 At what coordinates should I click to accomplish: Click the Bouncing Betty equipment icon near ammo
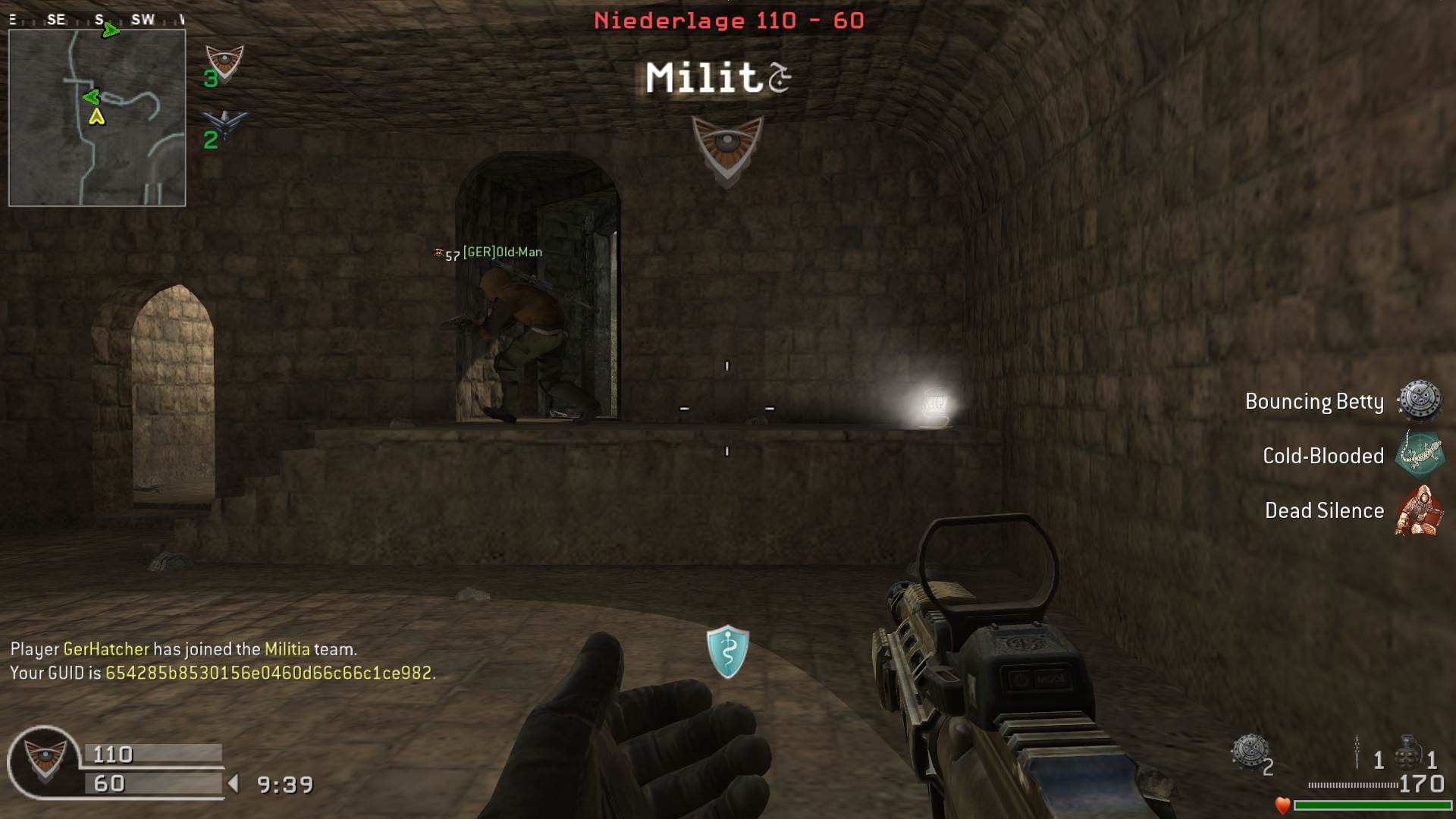point(1248,752)
